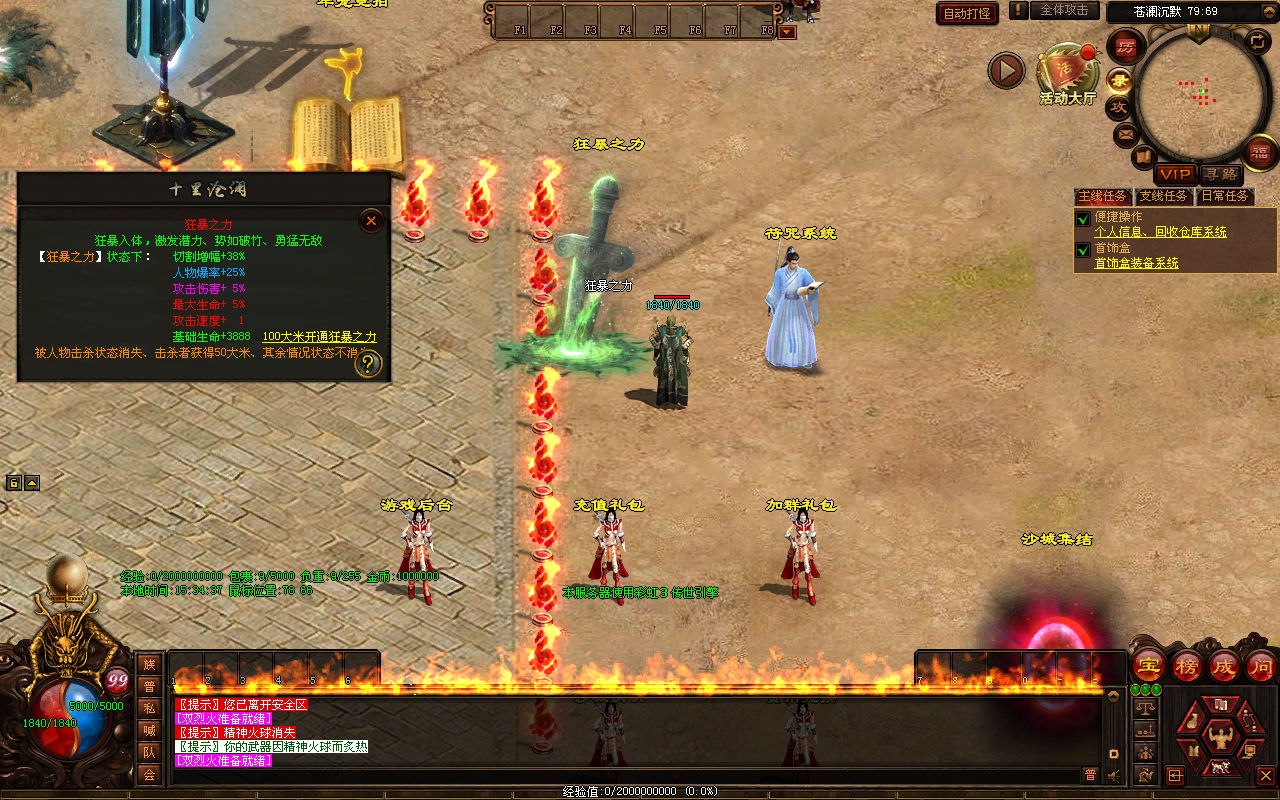Open the 宝 treasure orb button
Image resolution: width=1280 pixels, height=800 pixels.
tap(1149, 665)
